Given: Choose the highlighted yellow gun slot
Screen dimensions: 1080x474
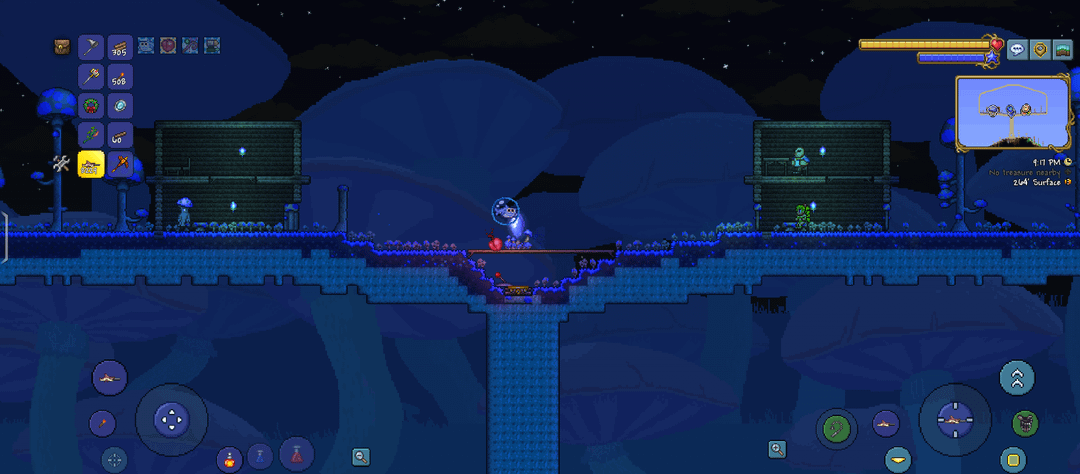Looking at the screenshot, I should [x=91, y=164].
